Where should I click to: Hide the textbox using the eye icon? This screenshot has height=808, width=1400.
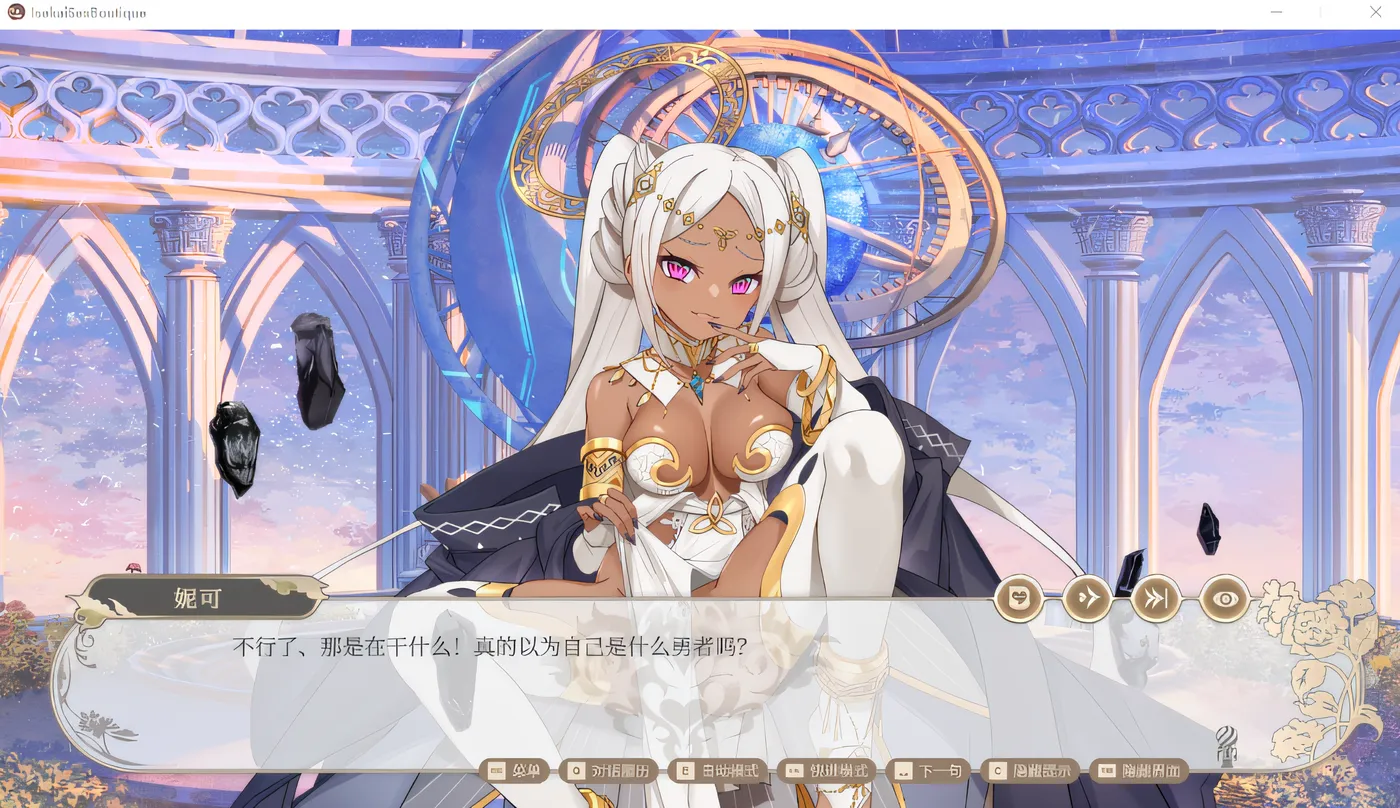click(x=1227, y=598)
